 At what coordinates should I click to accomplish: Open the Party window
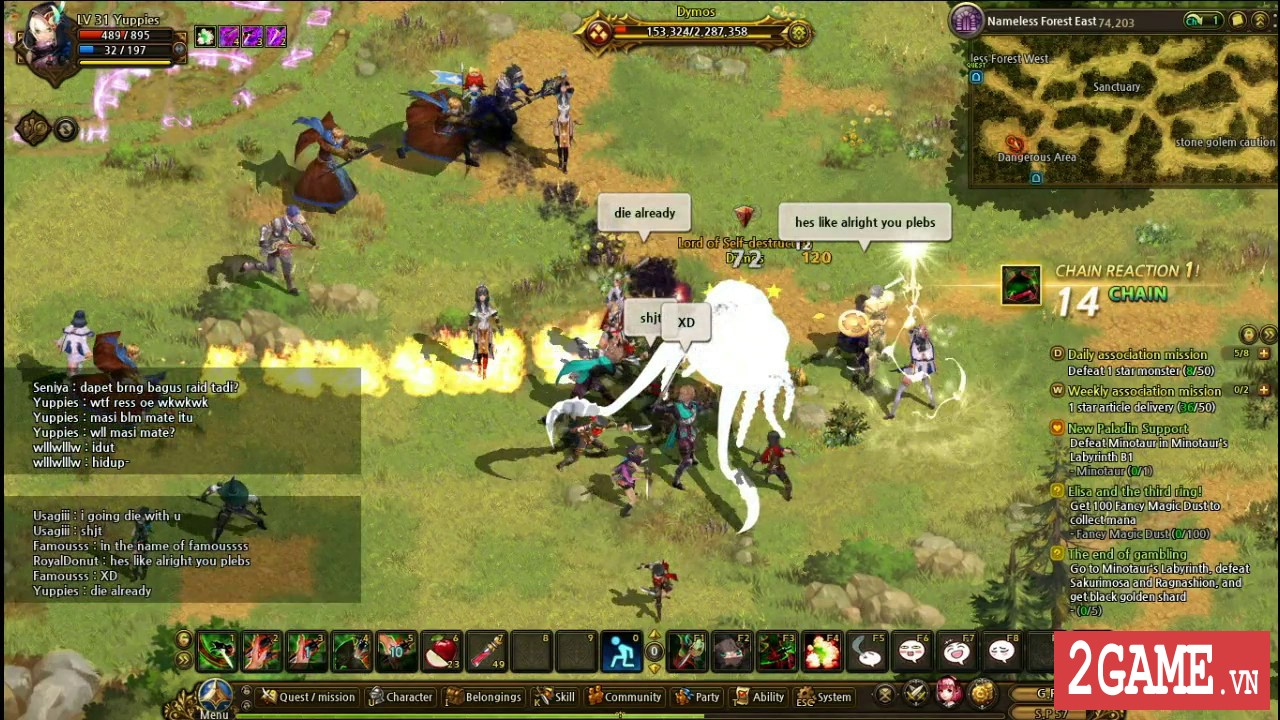pos(697,697)
